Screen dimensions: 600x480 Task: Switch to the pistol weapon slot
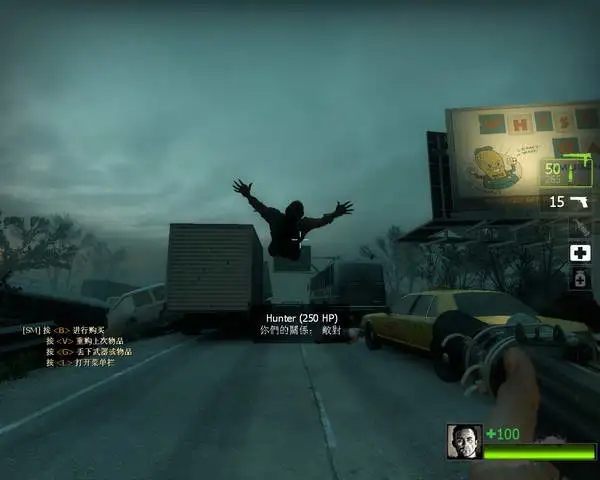point(567,202)
